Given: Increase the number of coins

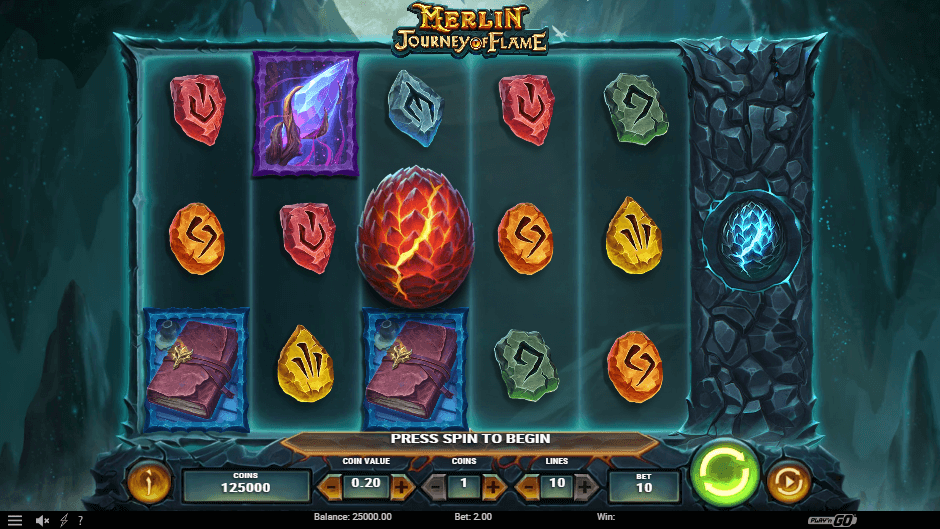Looking at the screenshot, I should pos(493,487).
